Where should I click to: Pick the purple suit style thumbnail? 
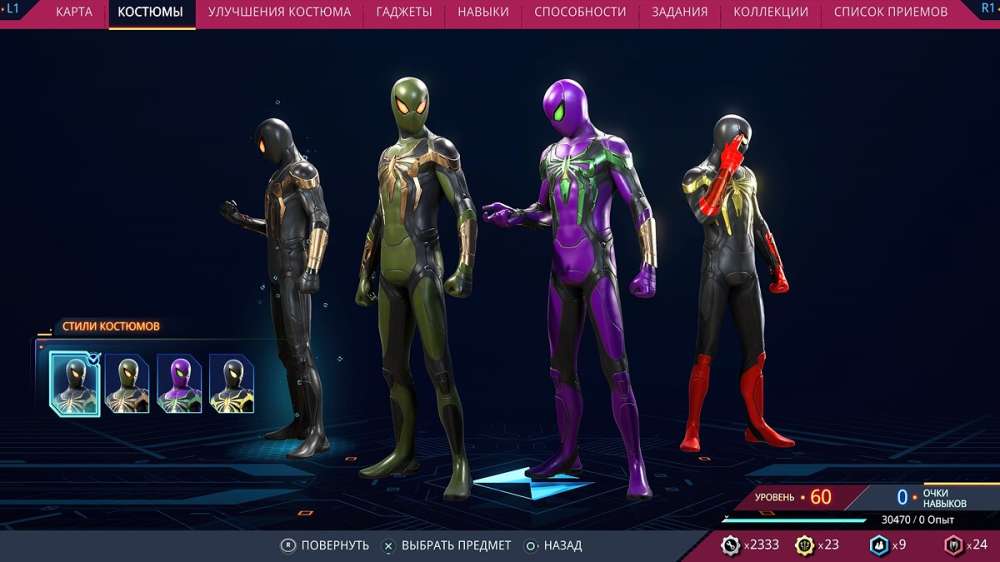(x=179, y=384)
